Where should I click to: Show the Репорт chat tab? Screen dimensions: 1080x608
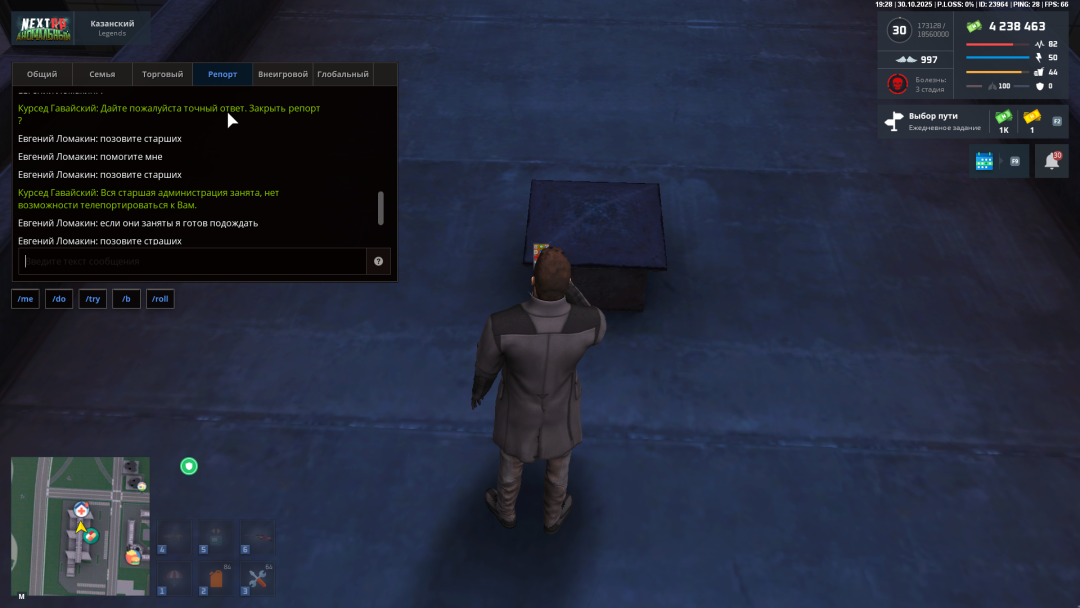click(222, 74)
